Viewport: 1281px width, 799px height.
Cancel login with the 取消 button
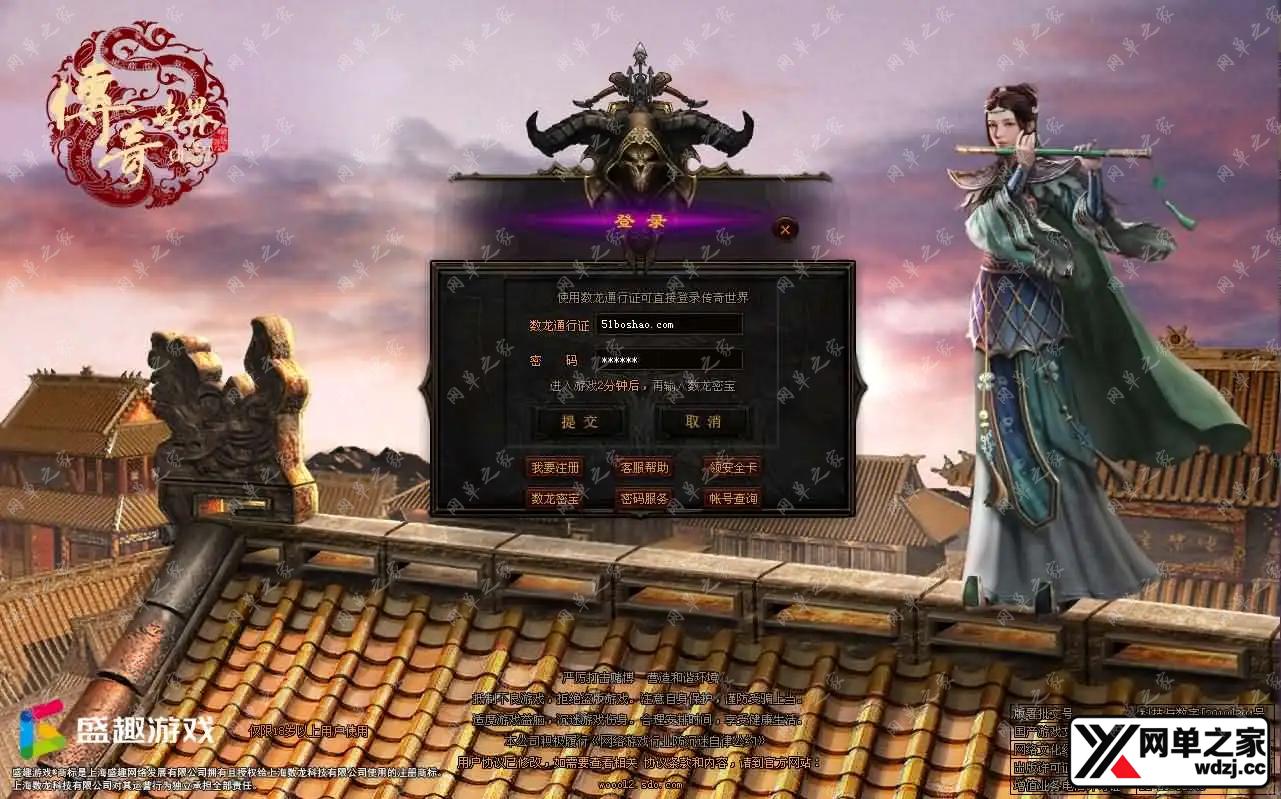(x=703, y=422)
